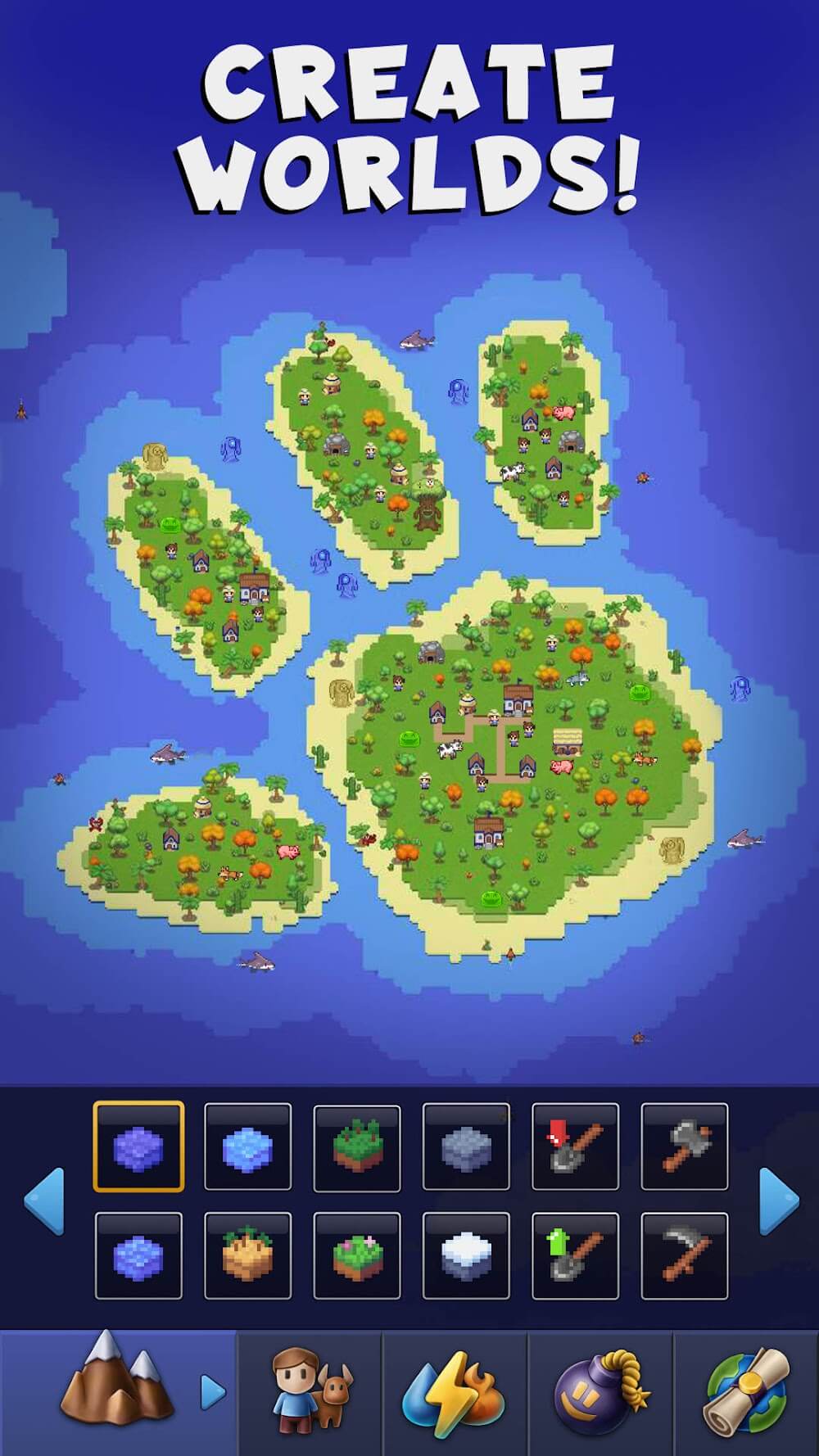819x1456 pixels.
Task: Select the sickle tool
Action: point(685,1255)
